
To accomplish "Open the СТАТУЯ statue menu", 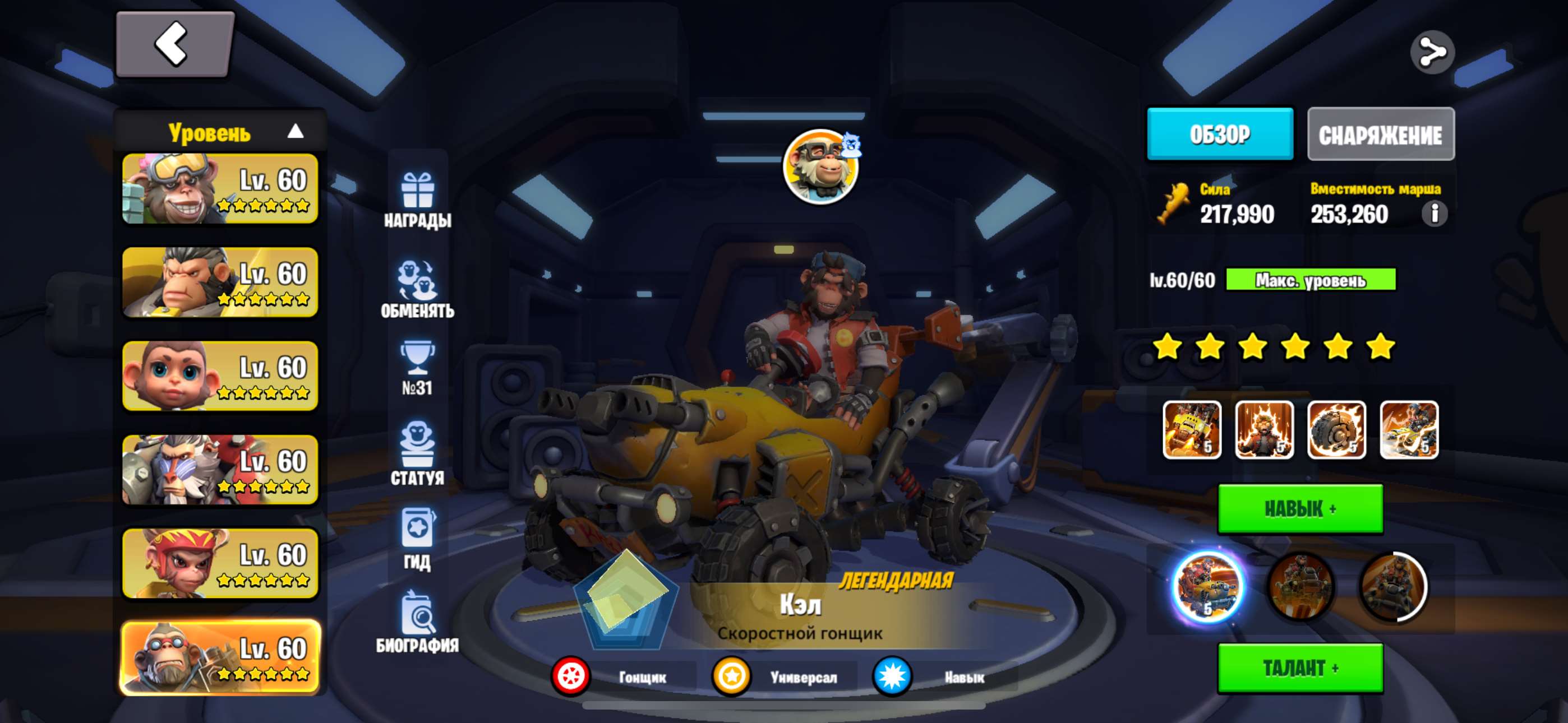I will pos(418,453).
